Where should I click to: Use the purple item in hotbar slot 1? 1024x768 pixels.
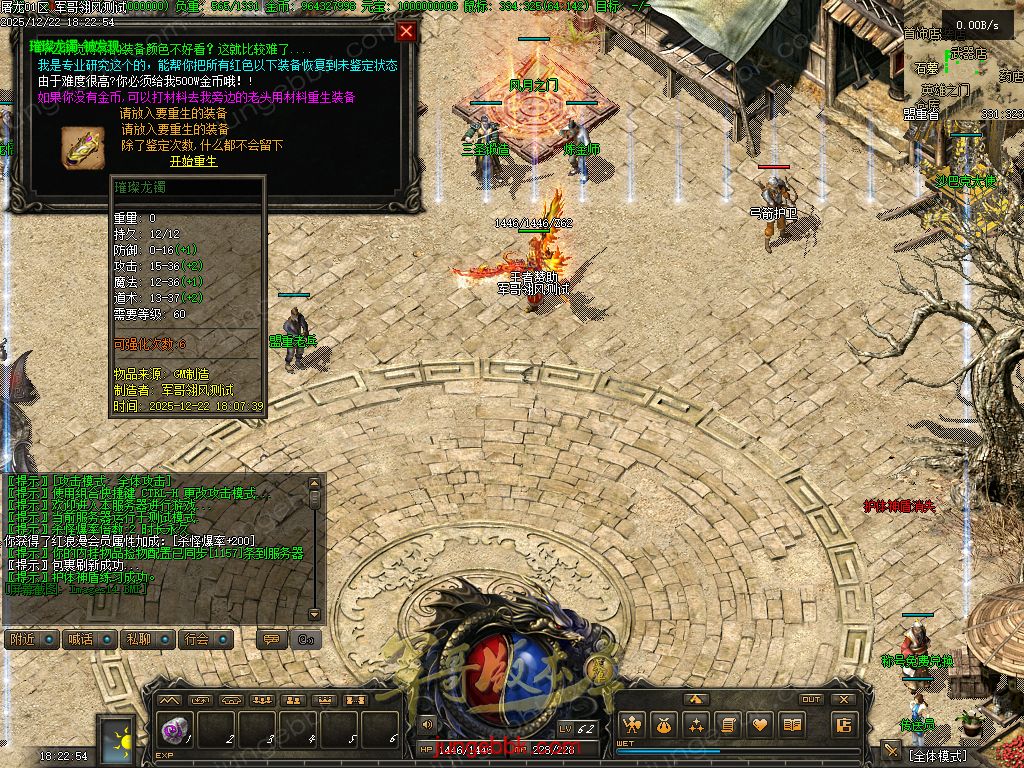(x=172, y=730)
